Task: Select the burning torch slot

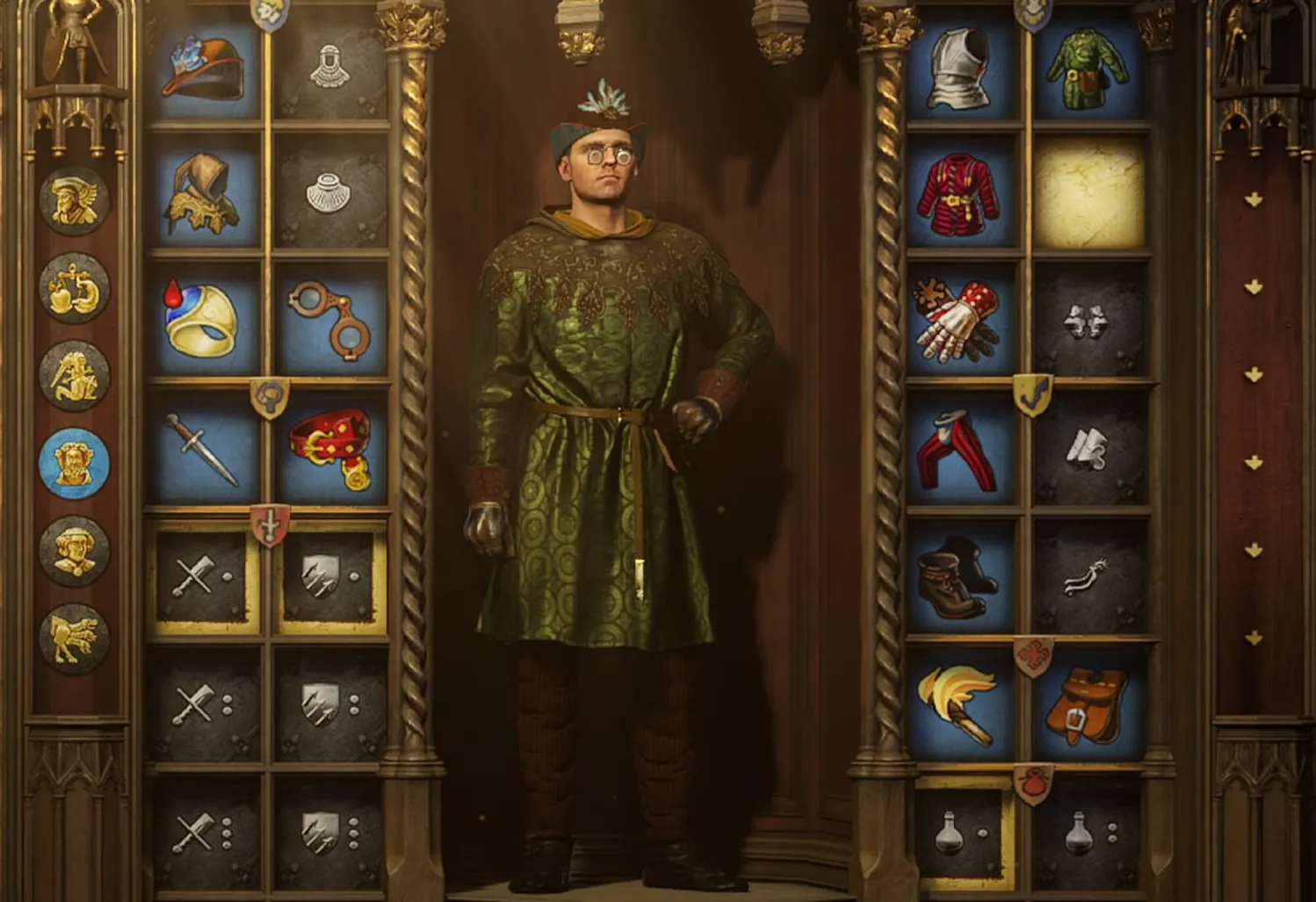Action: (x=962, y=704)
